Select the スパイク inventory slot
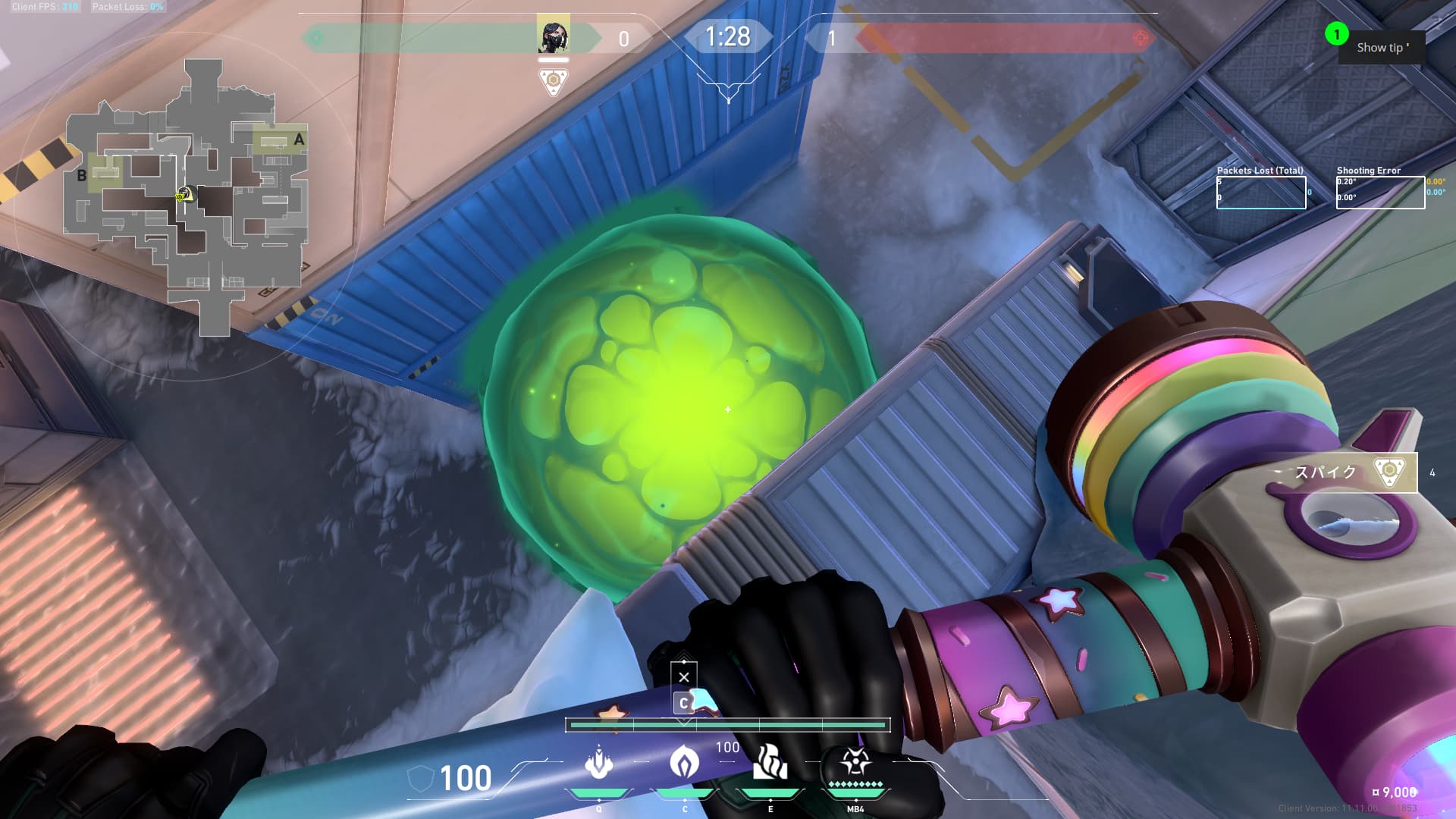Viewport: 1456px width, 819px height. coord(1341,472)
